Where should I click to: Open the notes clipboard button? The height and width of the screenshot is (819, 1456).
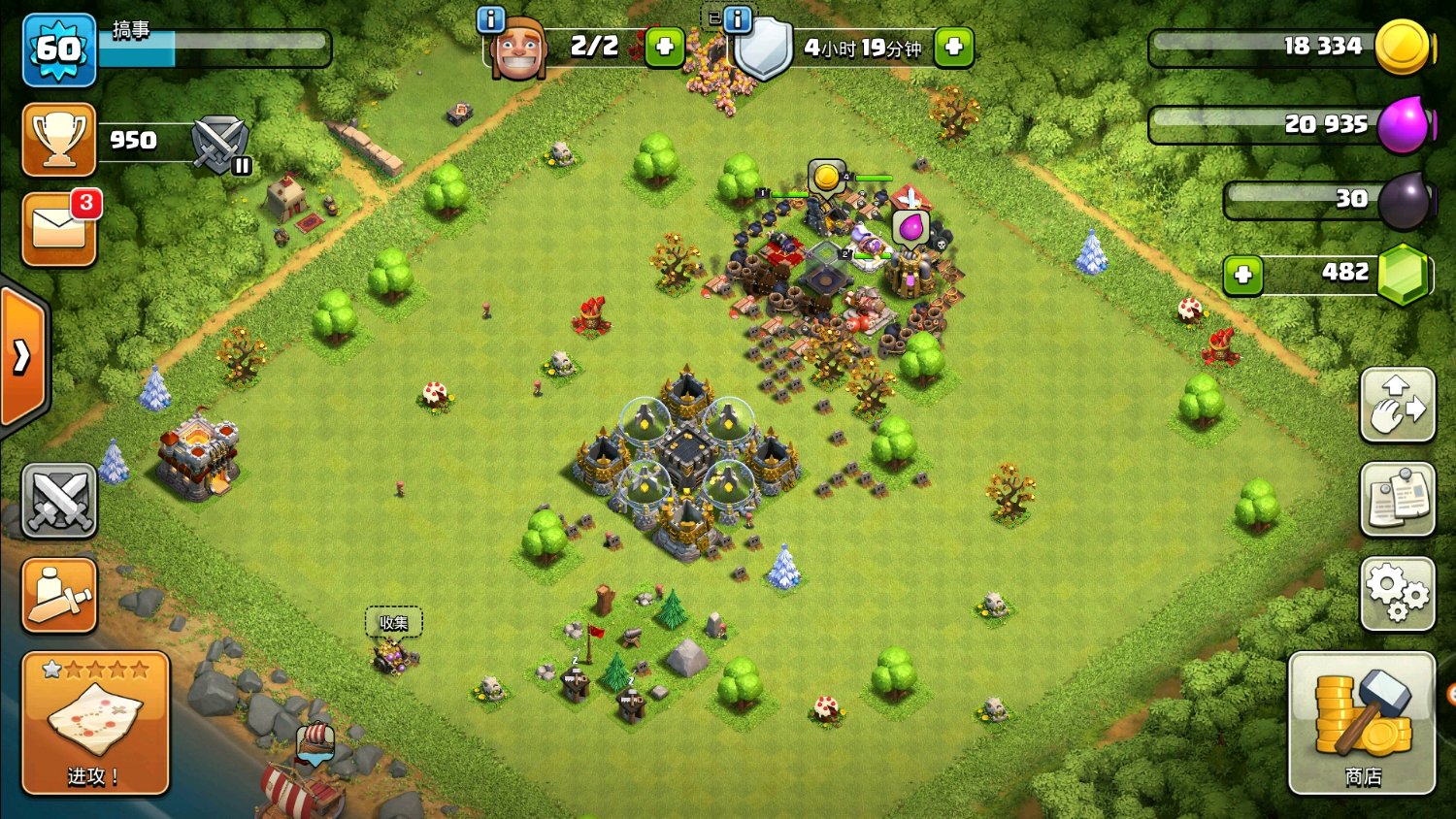click(x=1398, y=500)
